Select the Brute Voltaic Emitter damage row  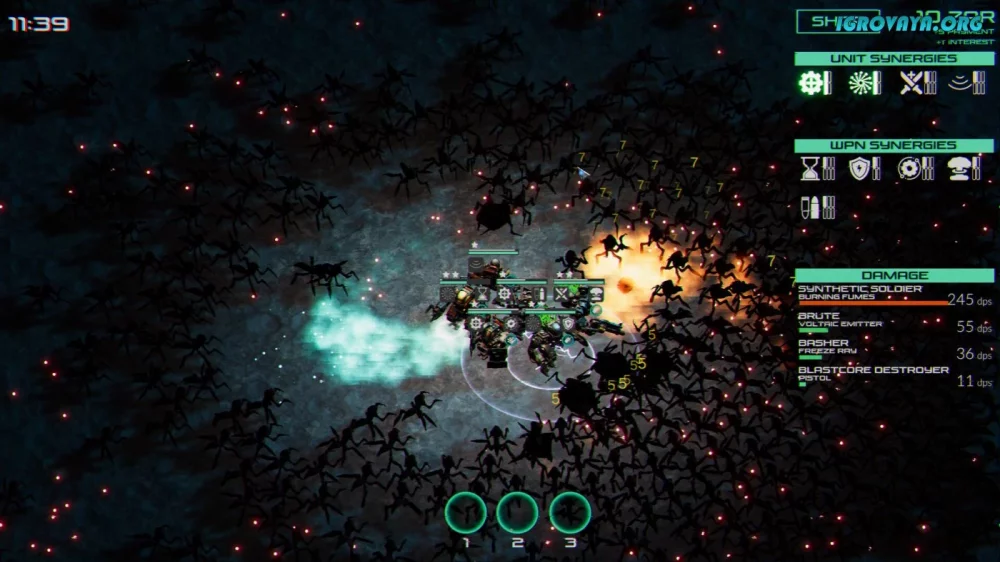tap(894, 322)
